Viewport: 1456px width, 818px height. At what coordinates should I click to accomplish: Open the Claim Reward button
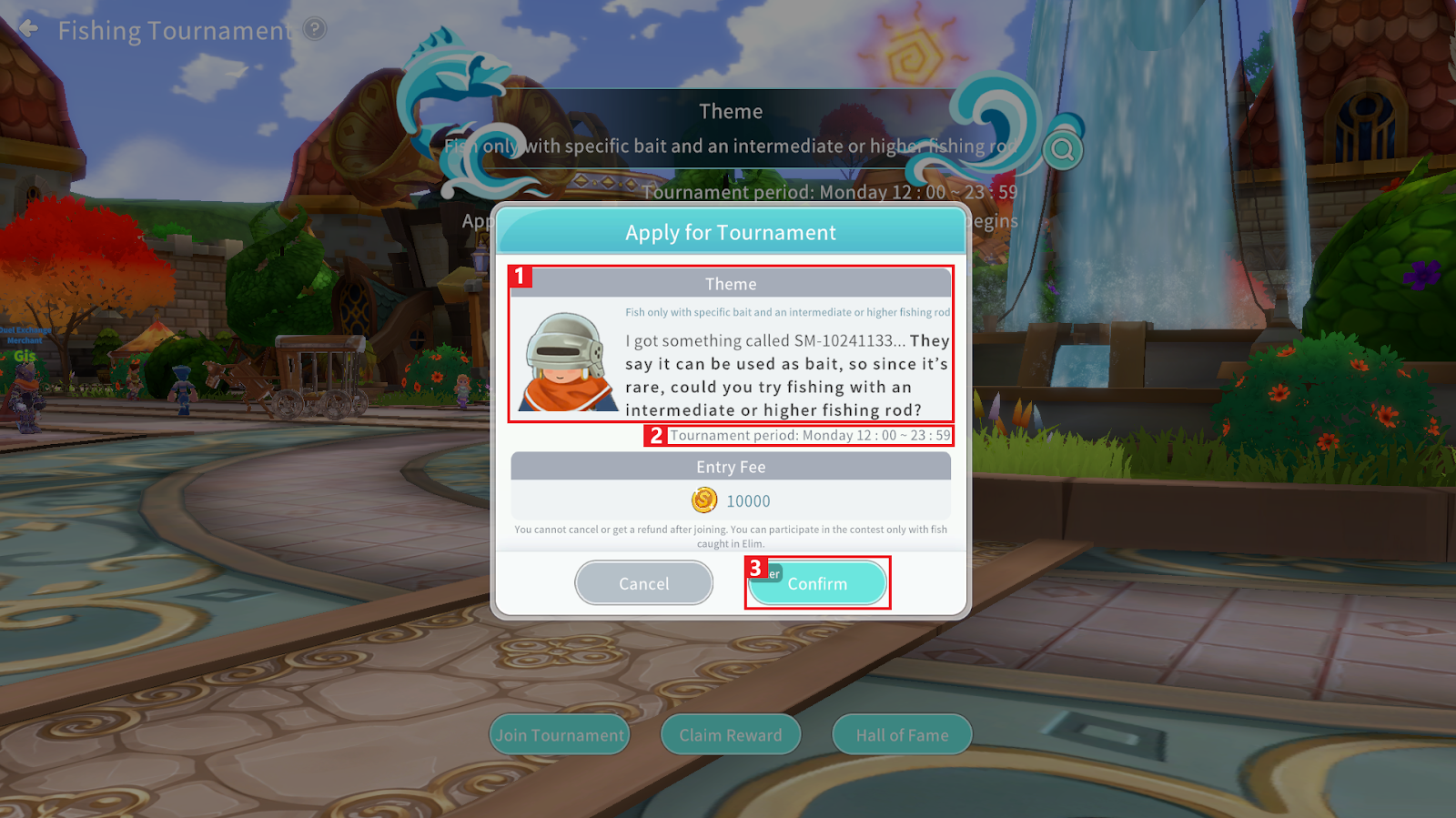730,735
